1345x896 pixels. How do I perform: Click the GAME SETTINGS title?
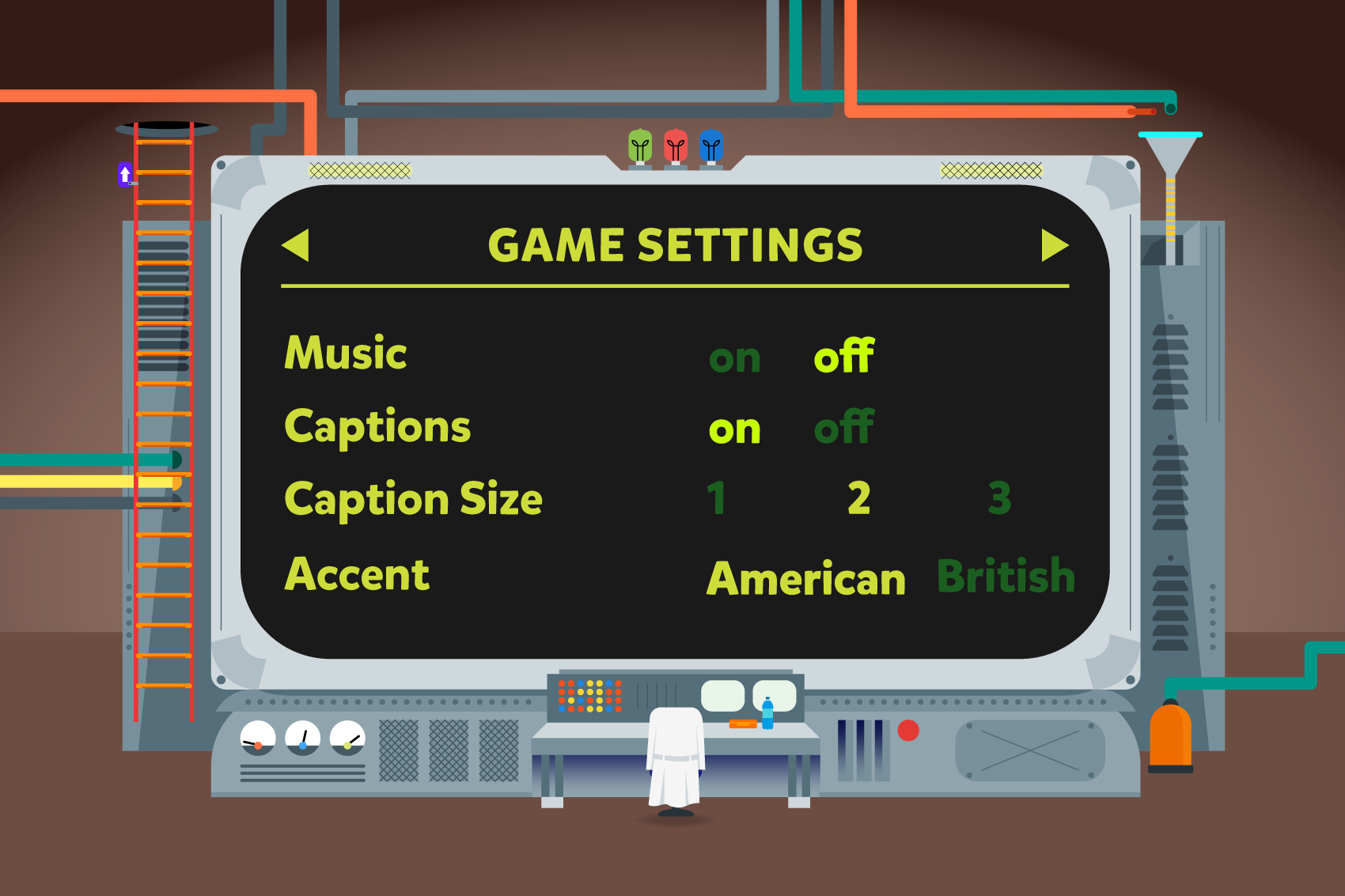click(x=676, y=244)
